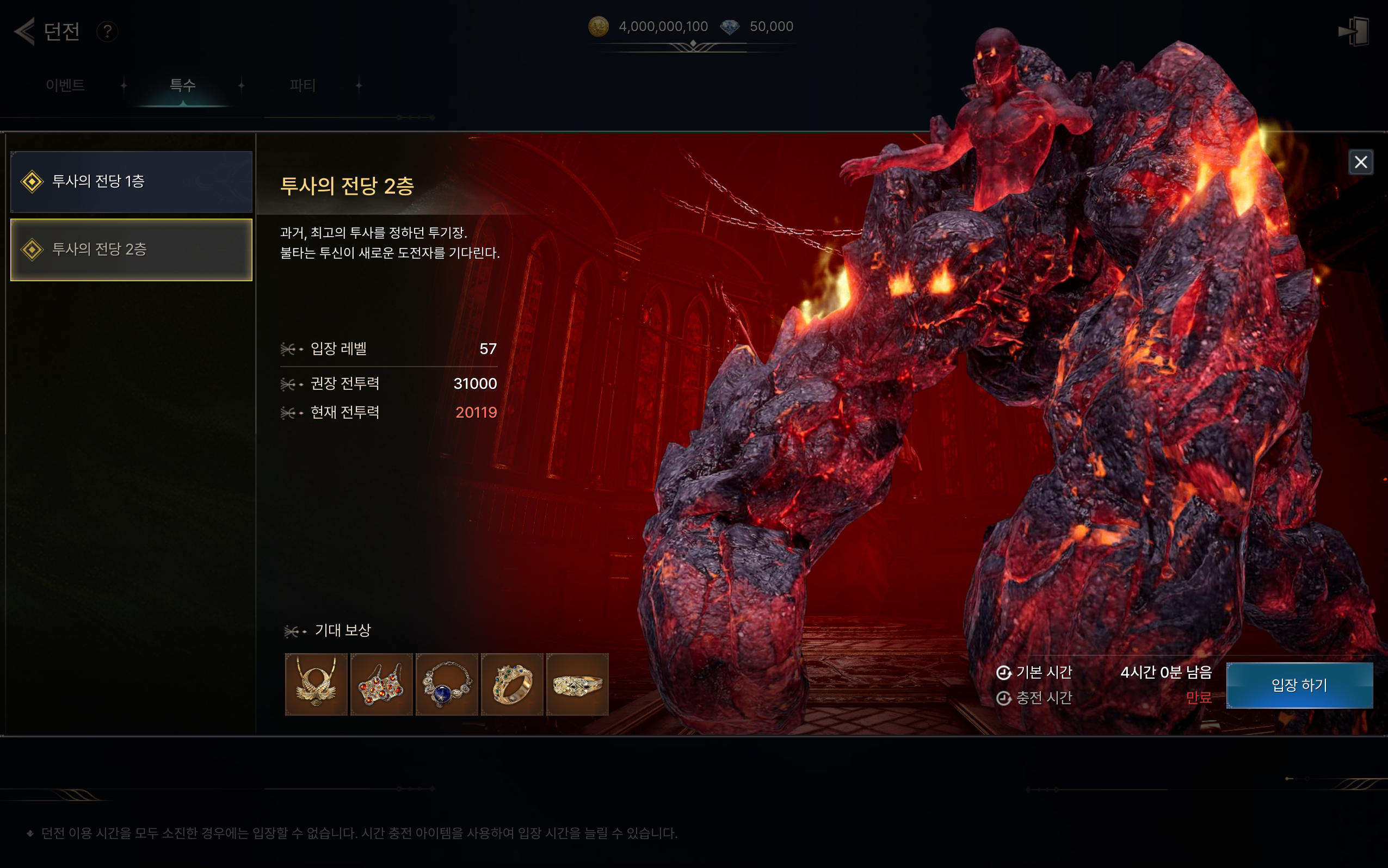This screenshot has height=868, width=1388.
Task: Click the 입장 하기 enter button
Action: pos(1299,685)
